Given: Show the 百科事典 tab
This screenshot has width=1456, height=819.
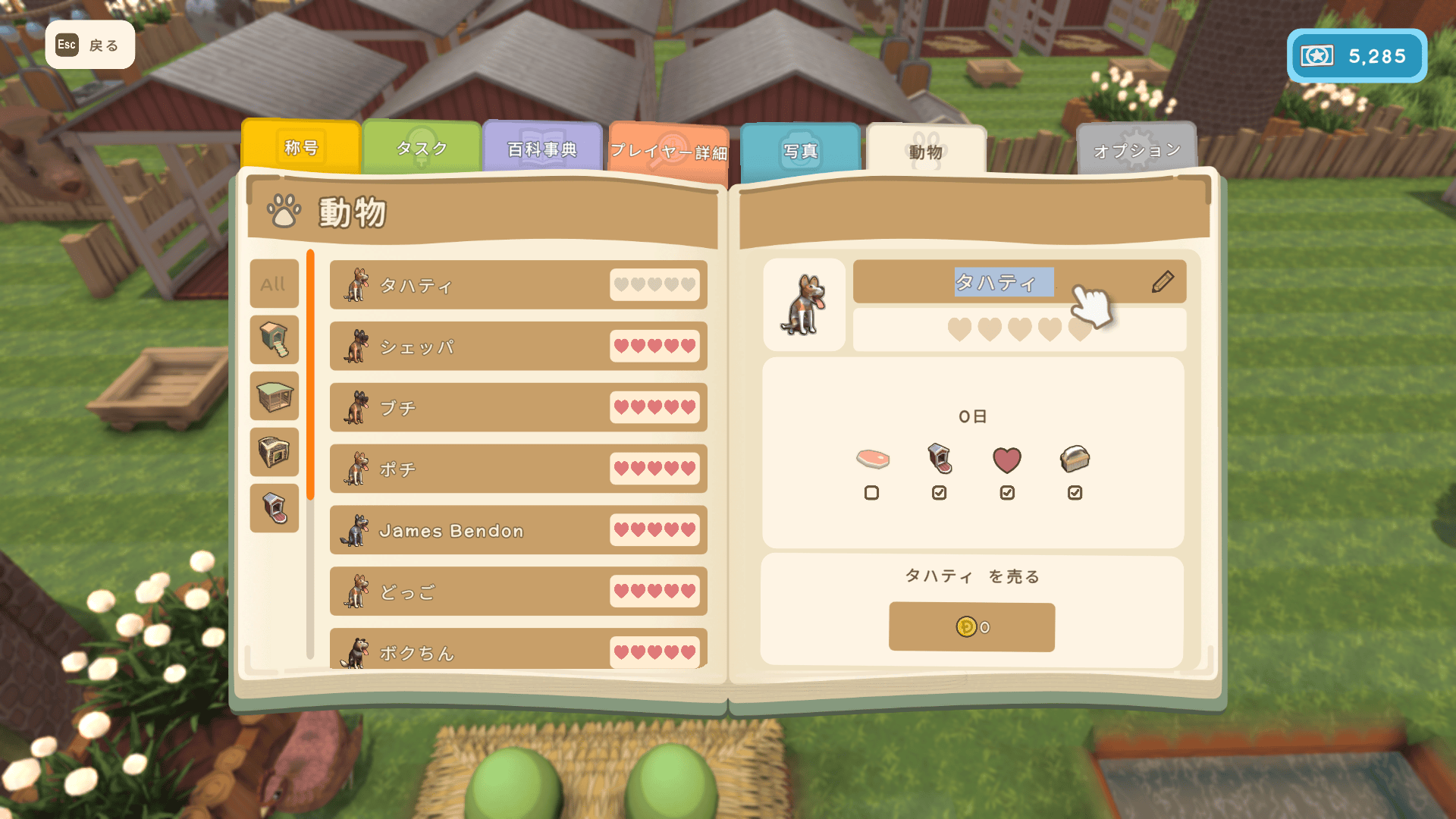Looking at the screenshot, I should pos(542,149).
